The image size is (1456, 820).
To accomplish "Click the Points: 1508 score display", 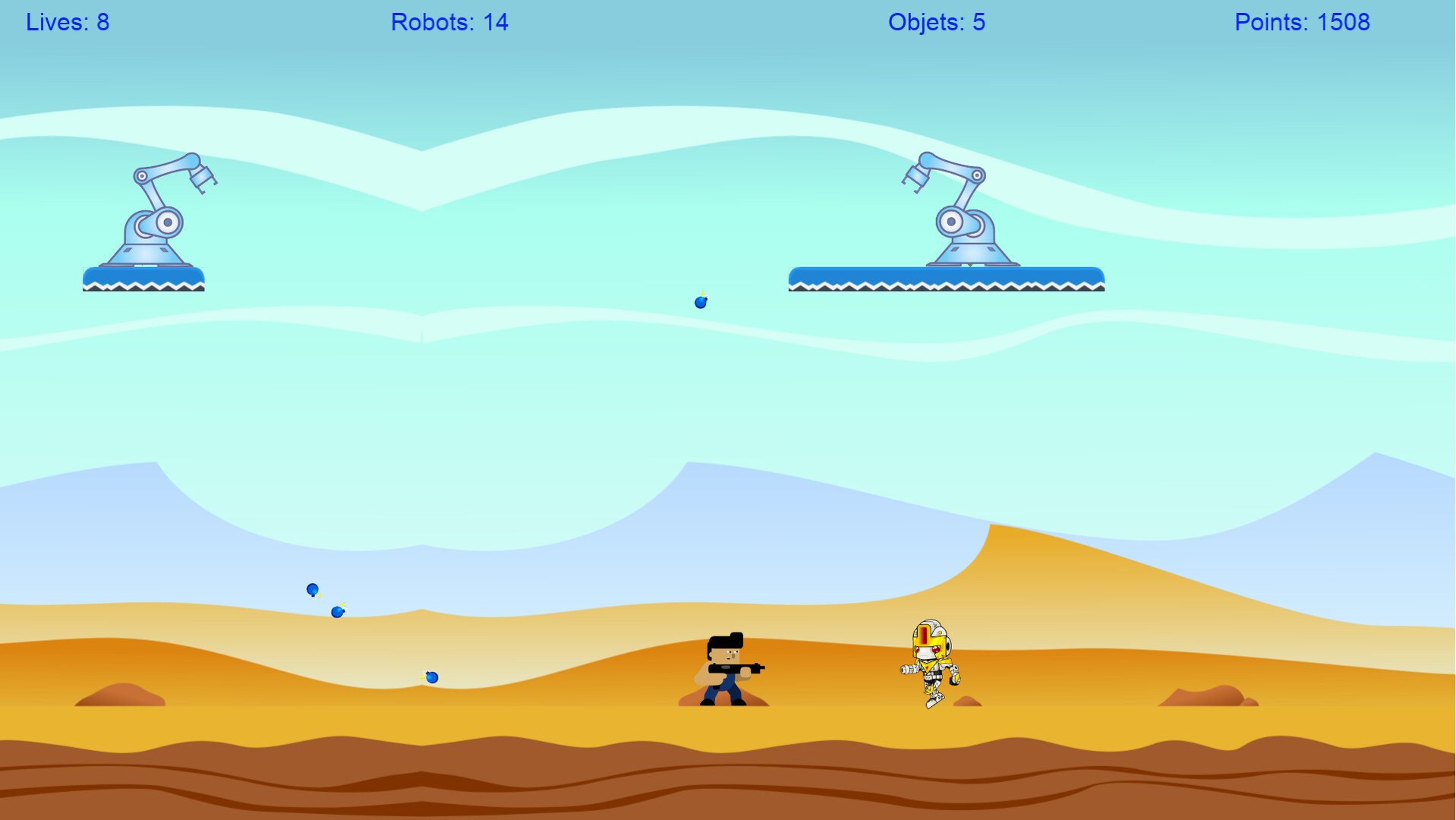I will click(1302, 22).
